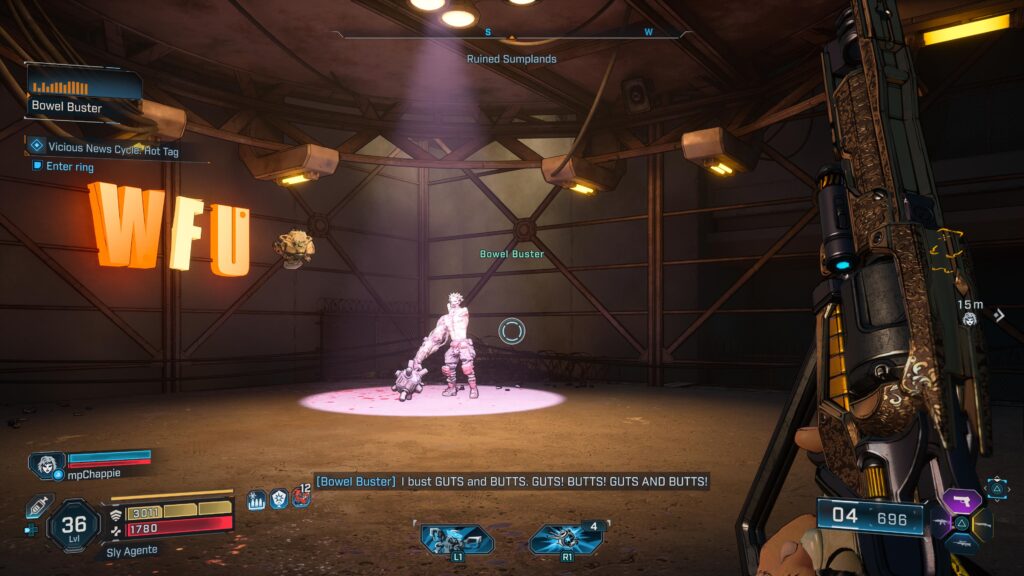Select the mpChappie teammate portrait
This screenshot has width=1024, height=576.
47,465
